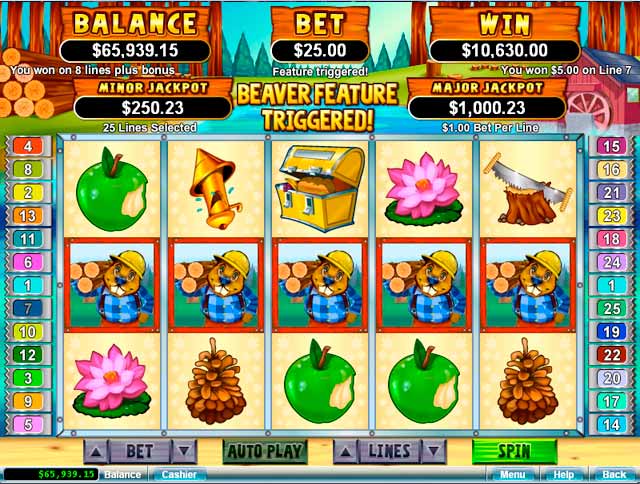Select payline marker 5

click(x=27, y=424)
